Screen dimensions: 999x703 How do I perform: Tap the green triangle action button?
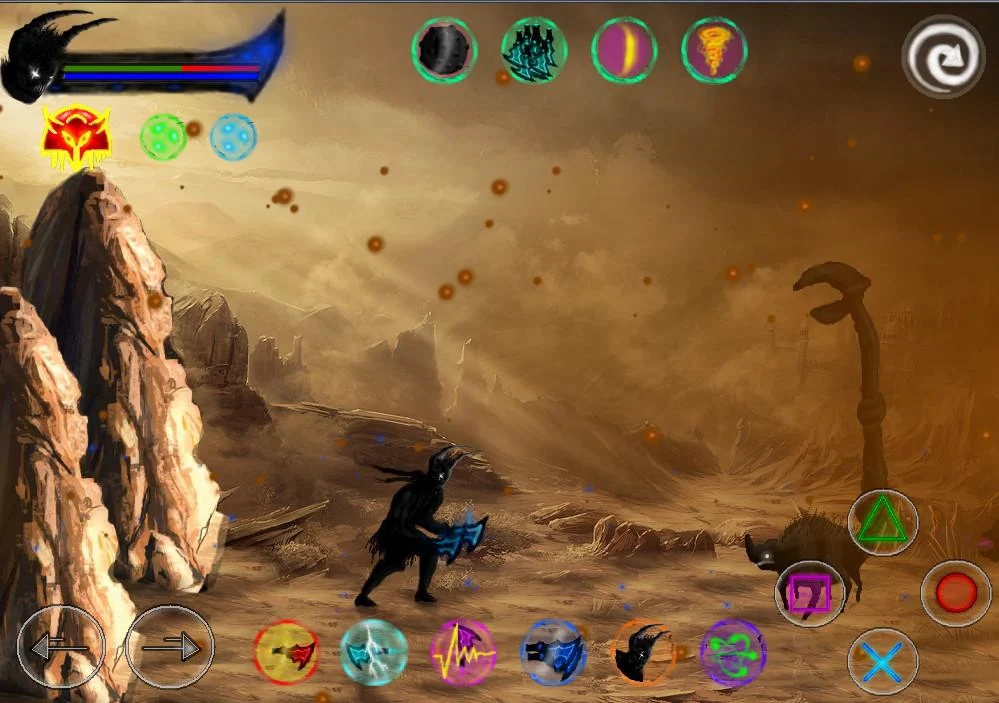[x=882, y=522]
